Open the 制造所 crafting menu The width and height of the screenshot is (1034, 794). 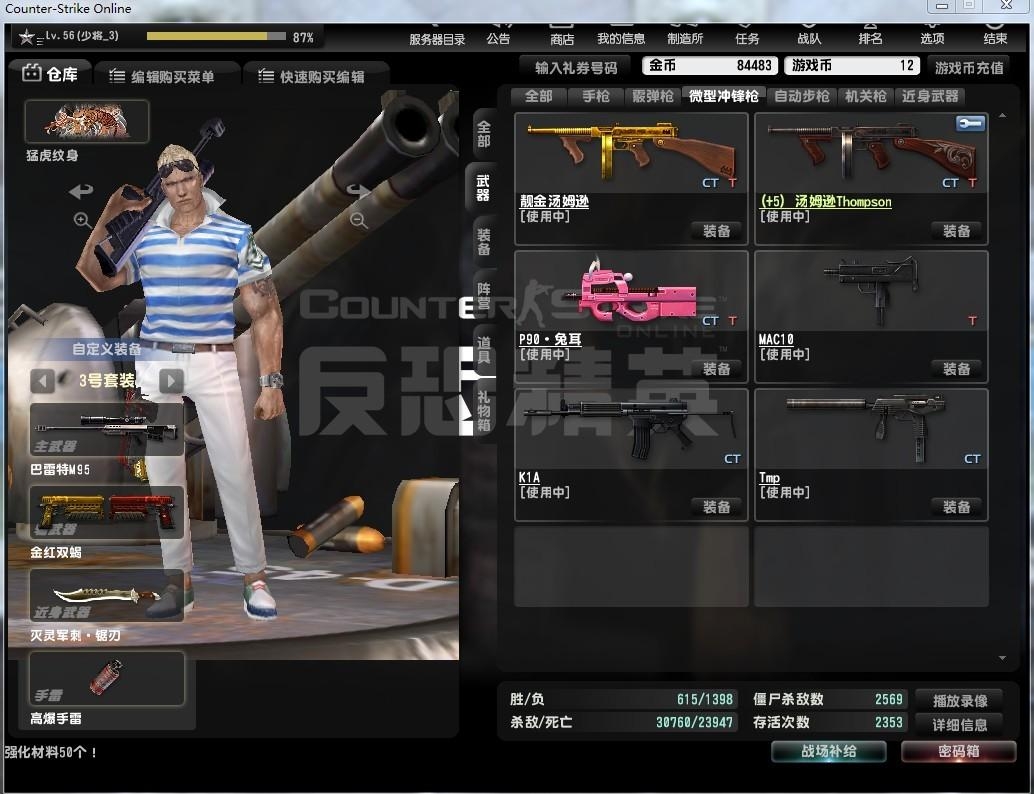(x=685, y=32)
